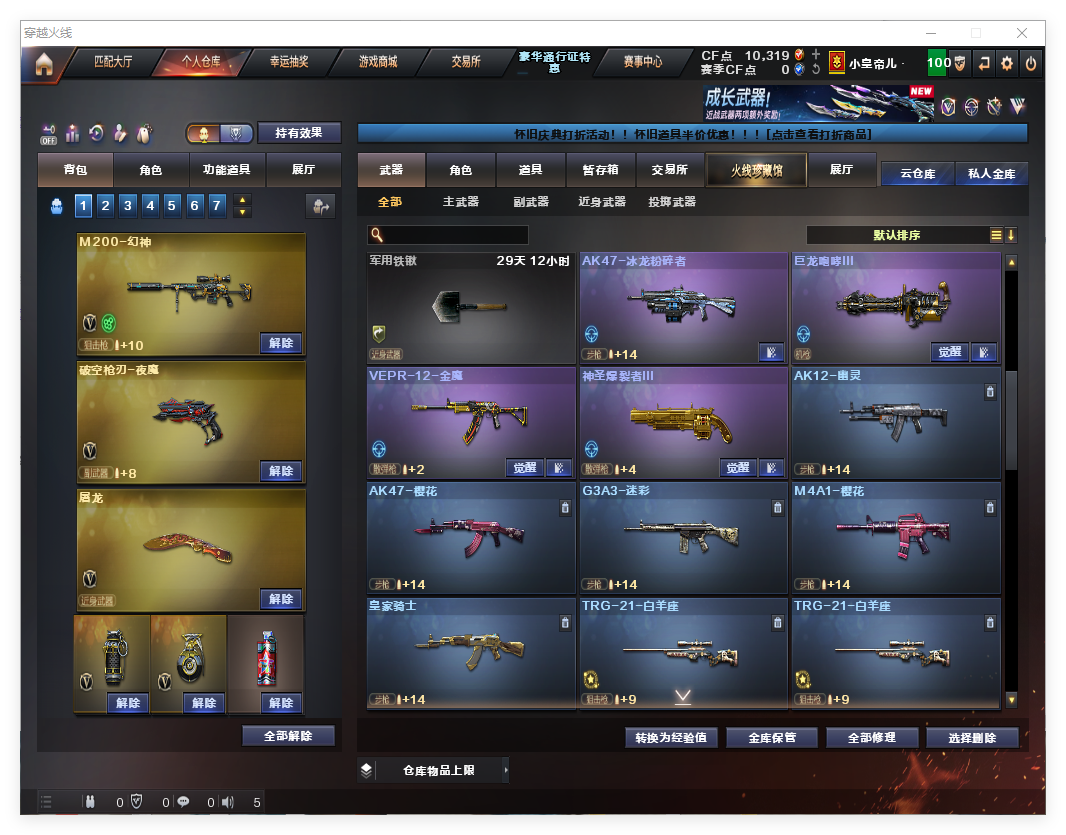The width and height of the screenshot is (1066, 835).
Task: Close the game window
Action: coord(1021,33)
